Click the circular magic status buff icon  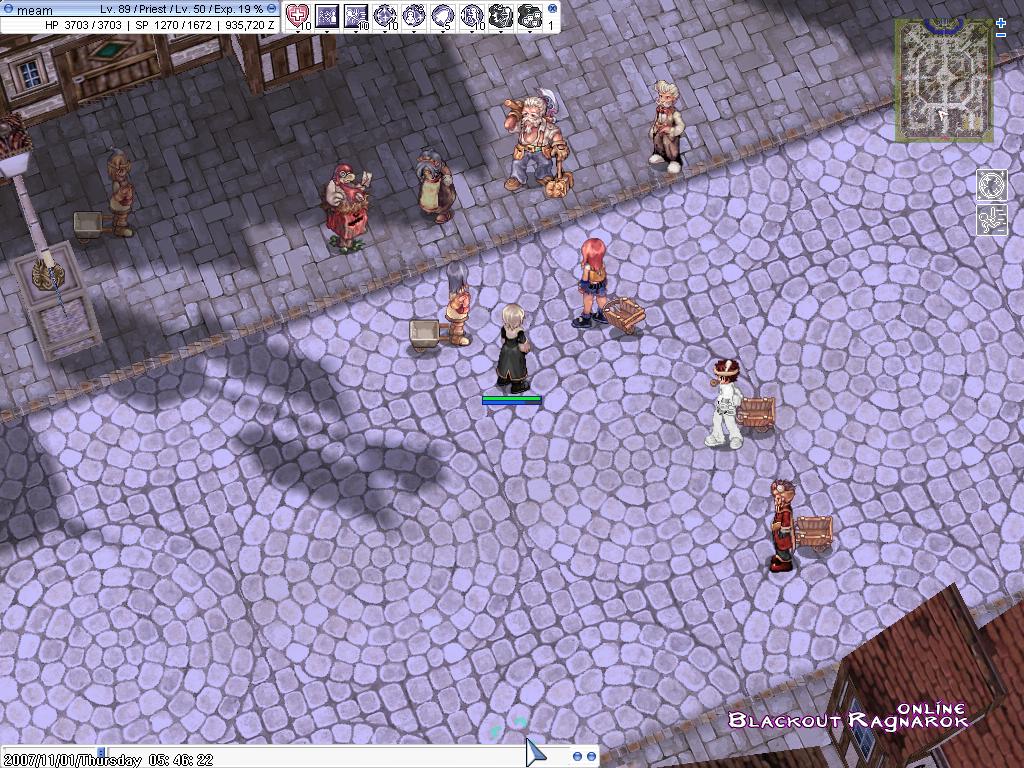(x=991, y=185)
